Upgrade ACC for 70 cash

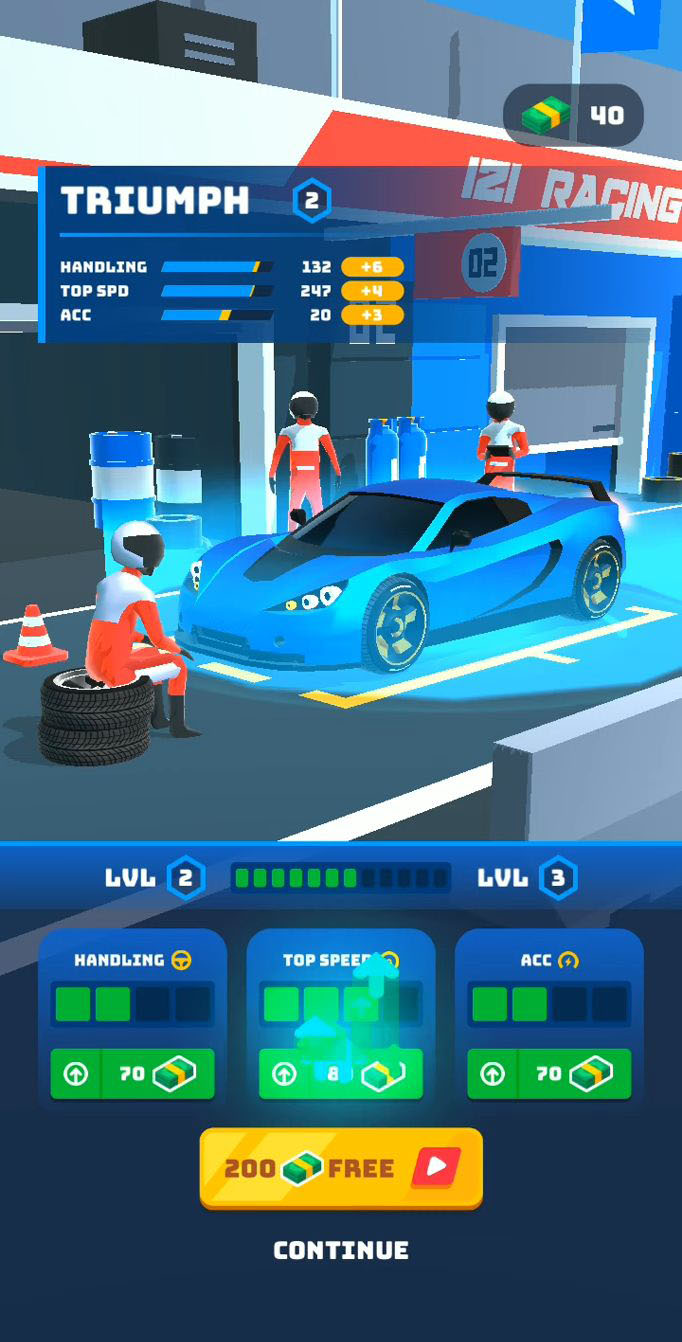pyautogui.click(x=549, y=1074)
